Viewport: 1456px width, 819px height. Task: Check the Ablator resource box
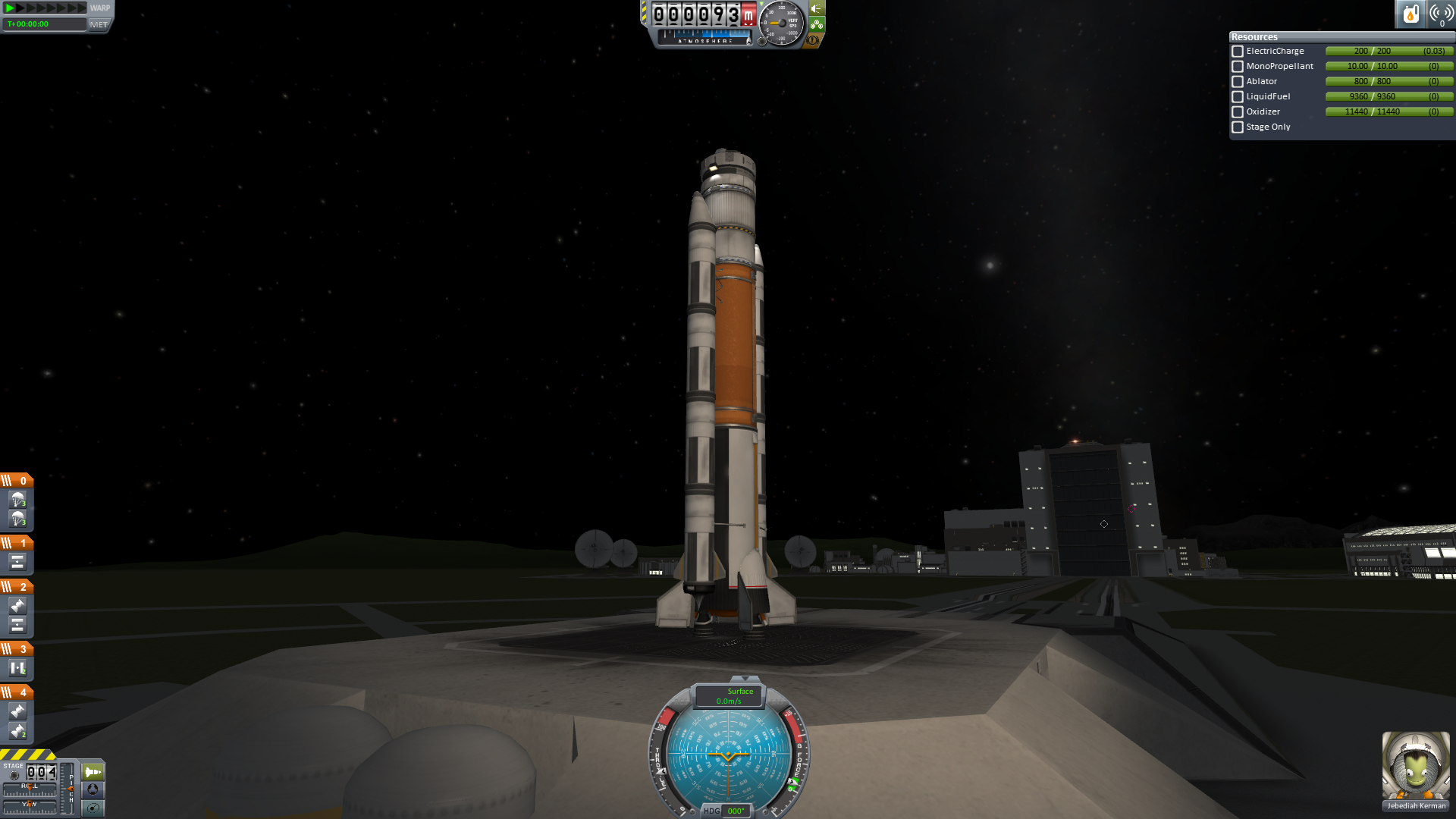[x=1238, y=82]
